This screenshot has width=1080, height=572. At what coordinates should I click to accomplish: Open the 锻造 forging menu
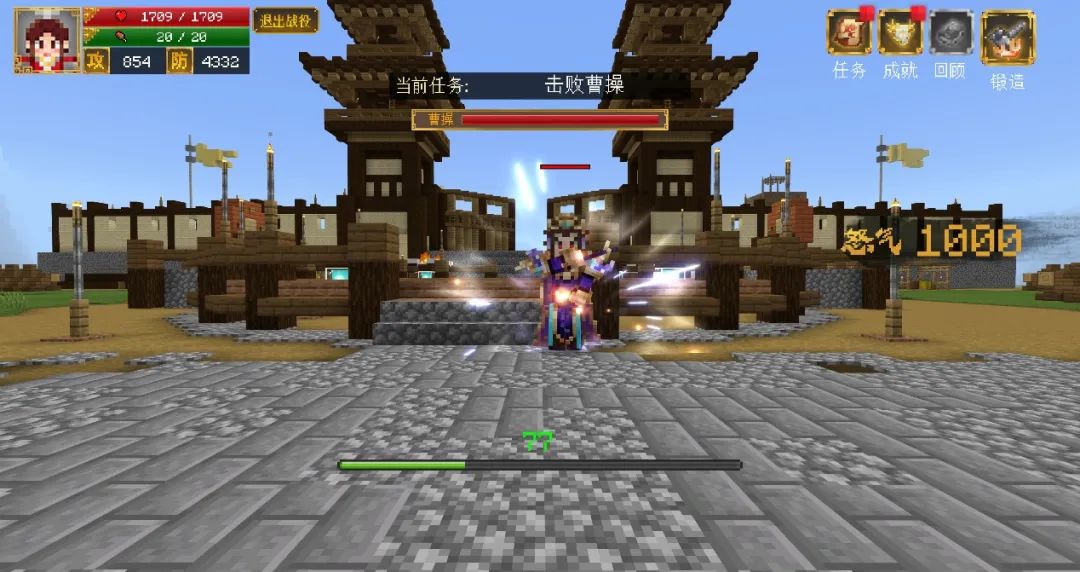1007,38
